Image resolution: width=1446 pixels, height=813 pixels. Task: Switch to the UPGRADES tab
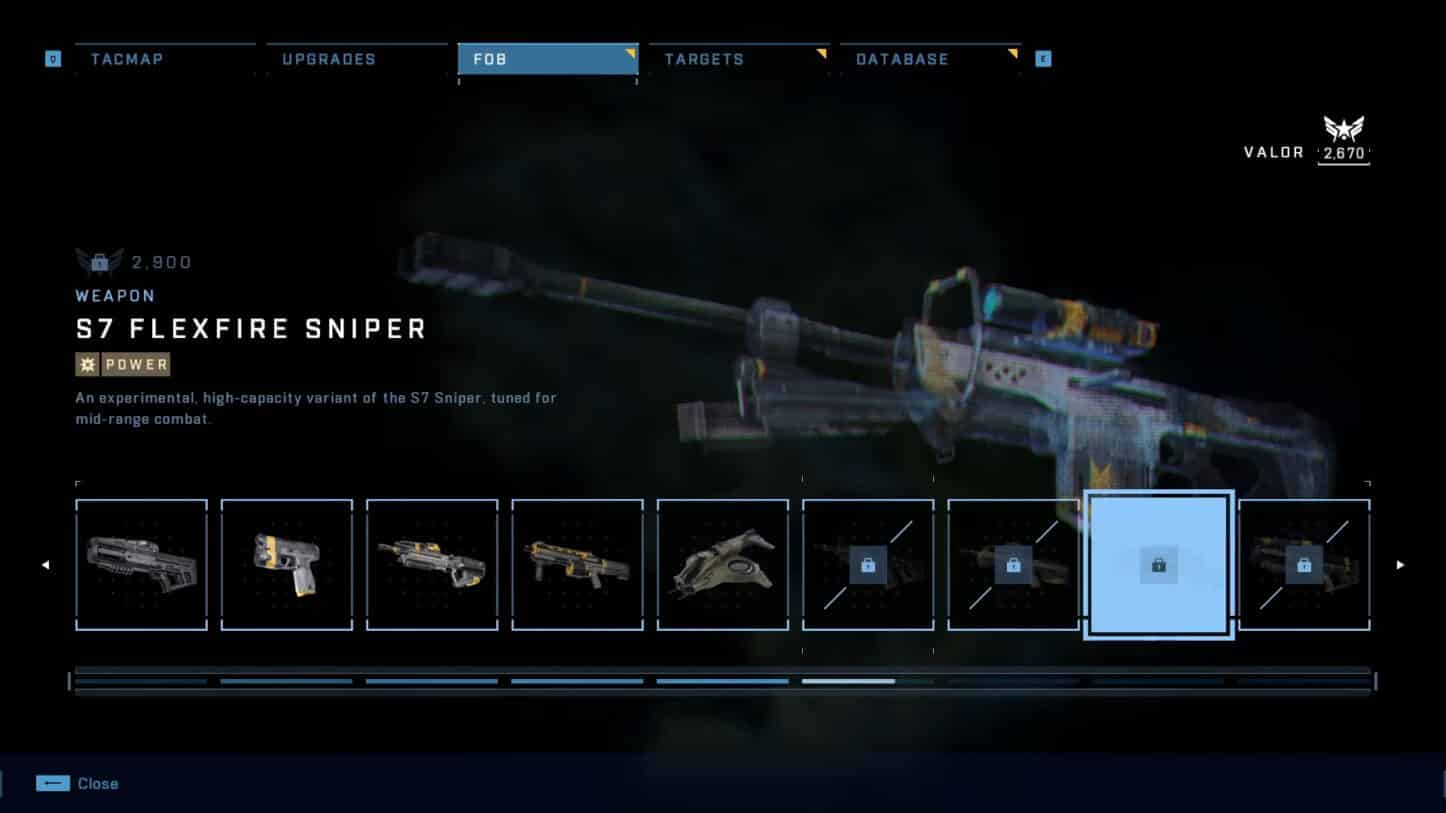click(326, 59)
